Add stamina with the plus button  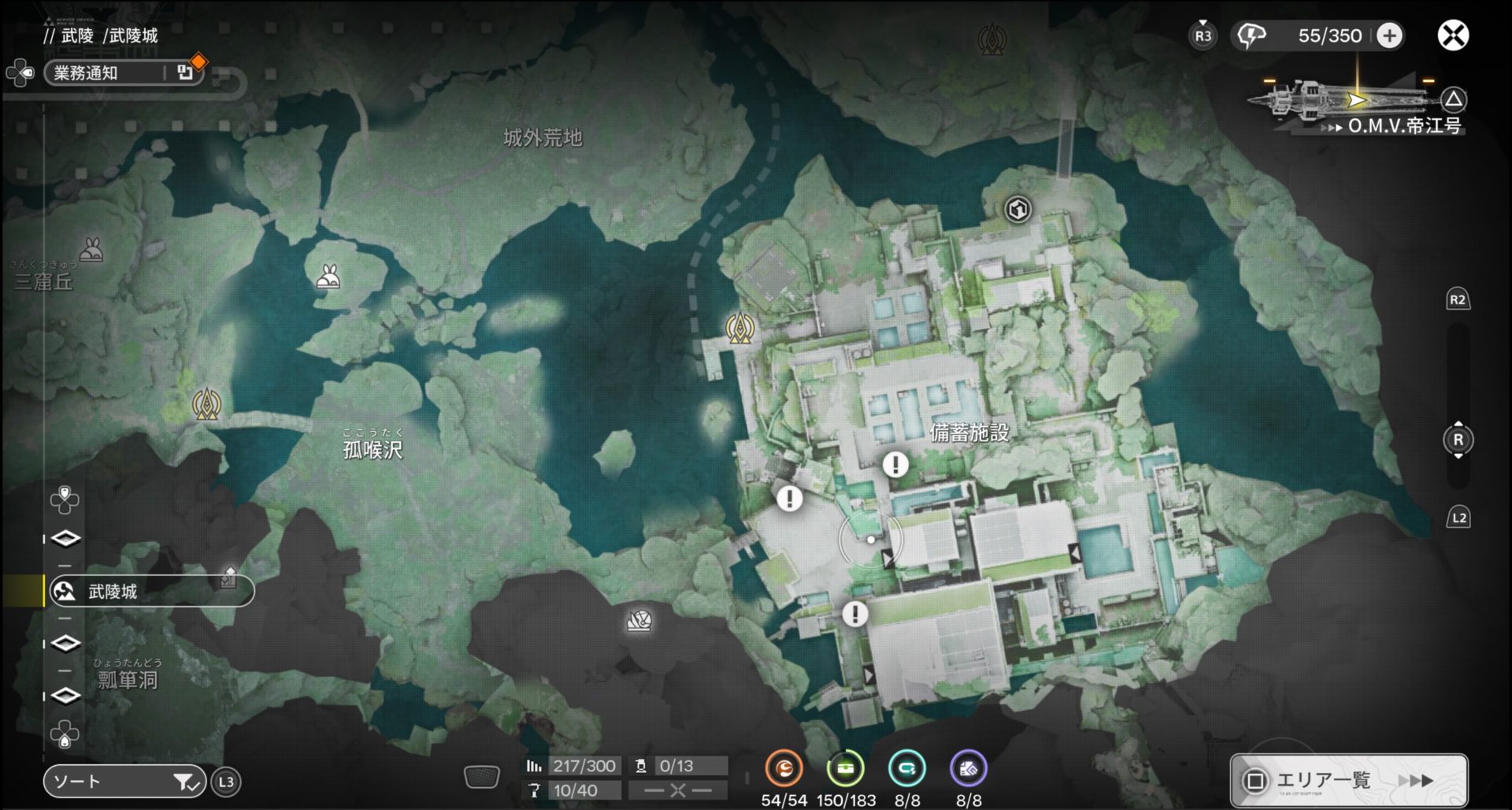[1390, 35]
